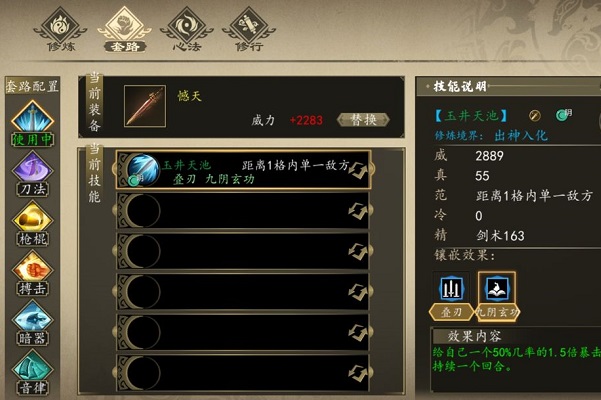
Task: Select the 撼天 weapon icon
Action: point(145,105)
